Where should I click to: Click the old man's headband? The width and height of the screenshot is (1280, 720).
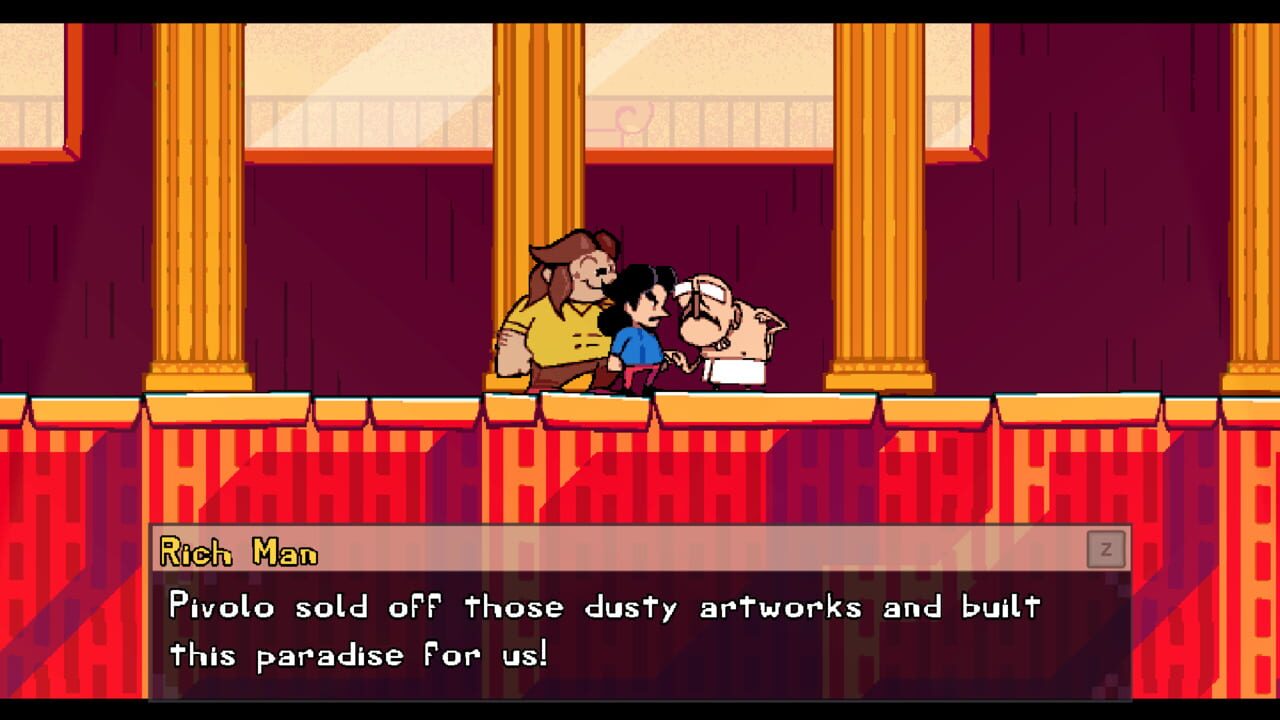pos(700,290)
